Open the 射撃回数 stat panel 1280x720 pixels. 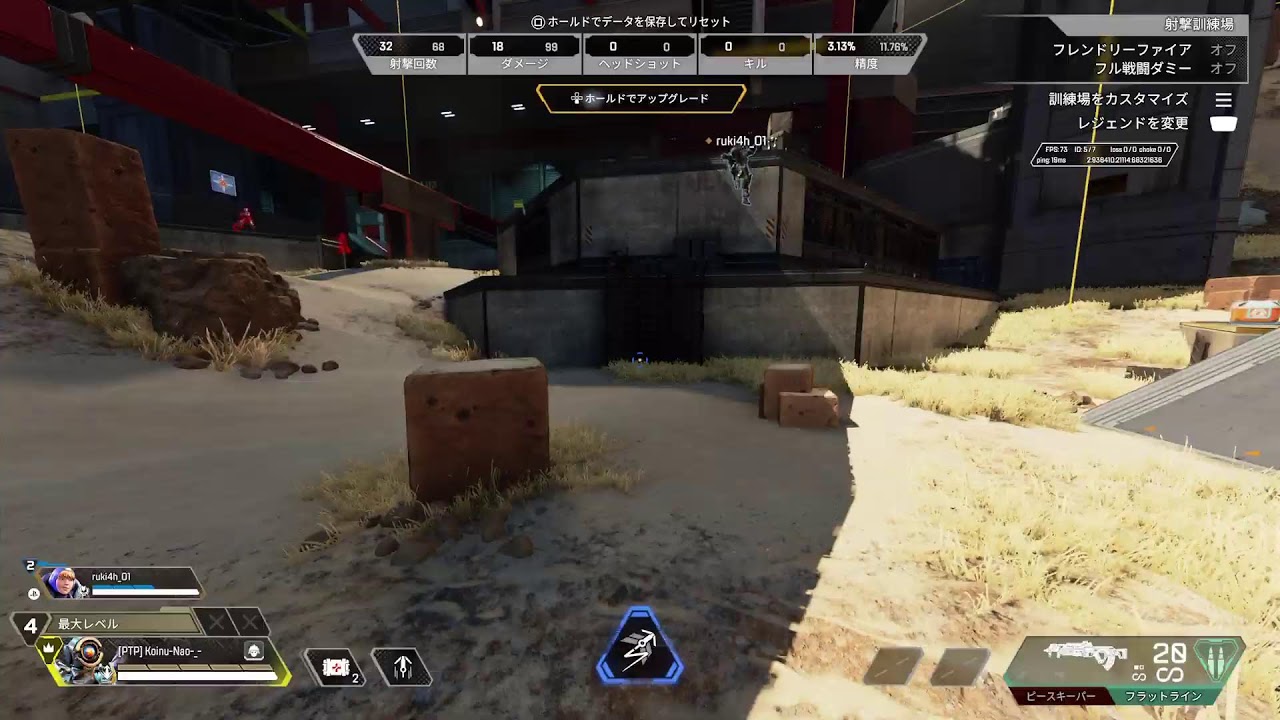(x=411, y=54)
